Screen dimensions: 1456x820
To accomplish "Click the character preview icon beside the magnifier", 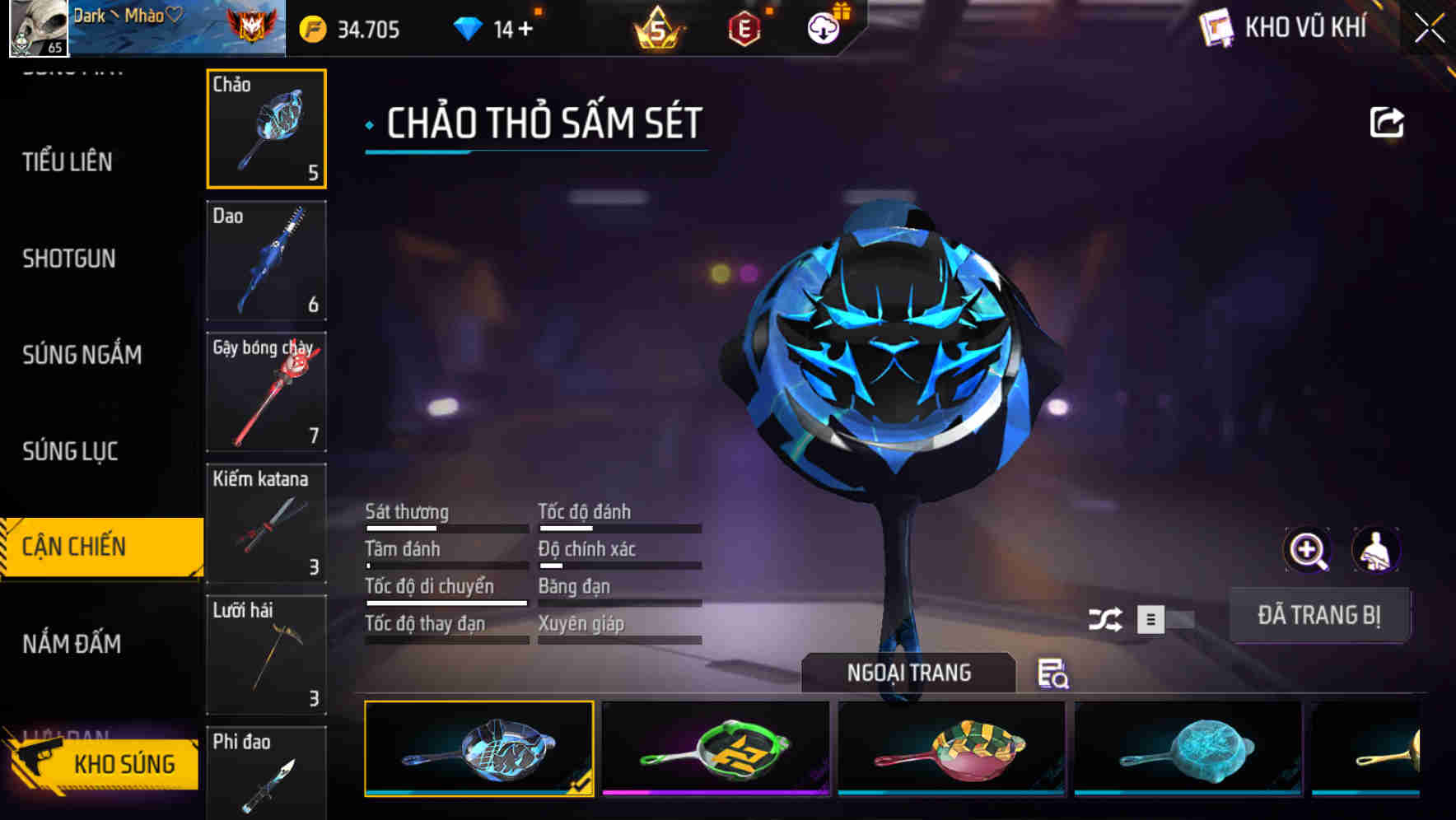I will (x=1375, y=549).
